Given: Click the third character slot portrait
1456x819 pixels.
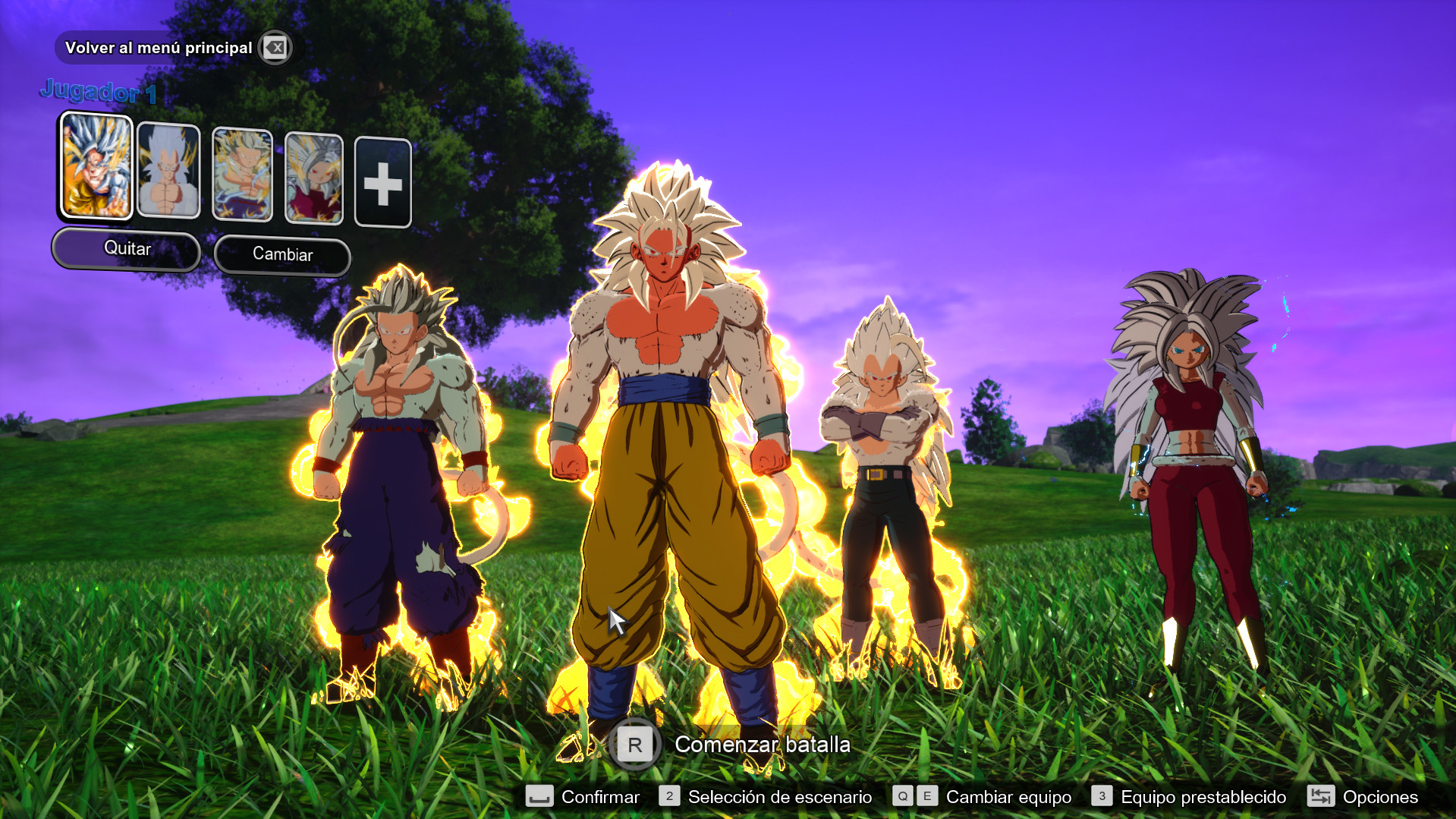Looking at the screenshot, I should 242,172.
